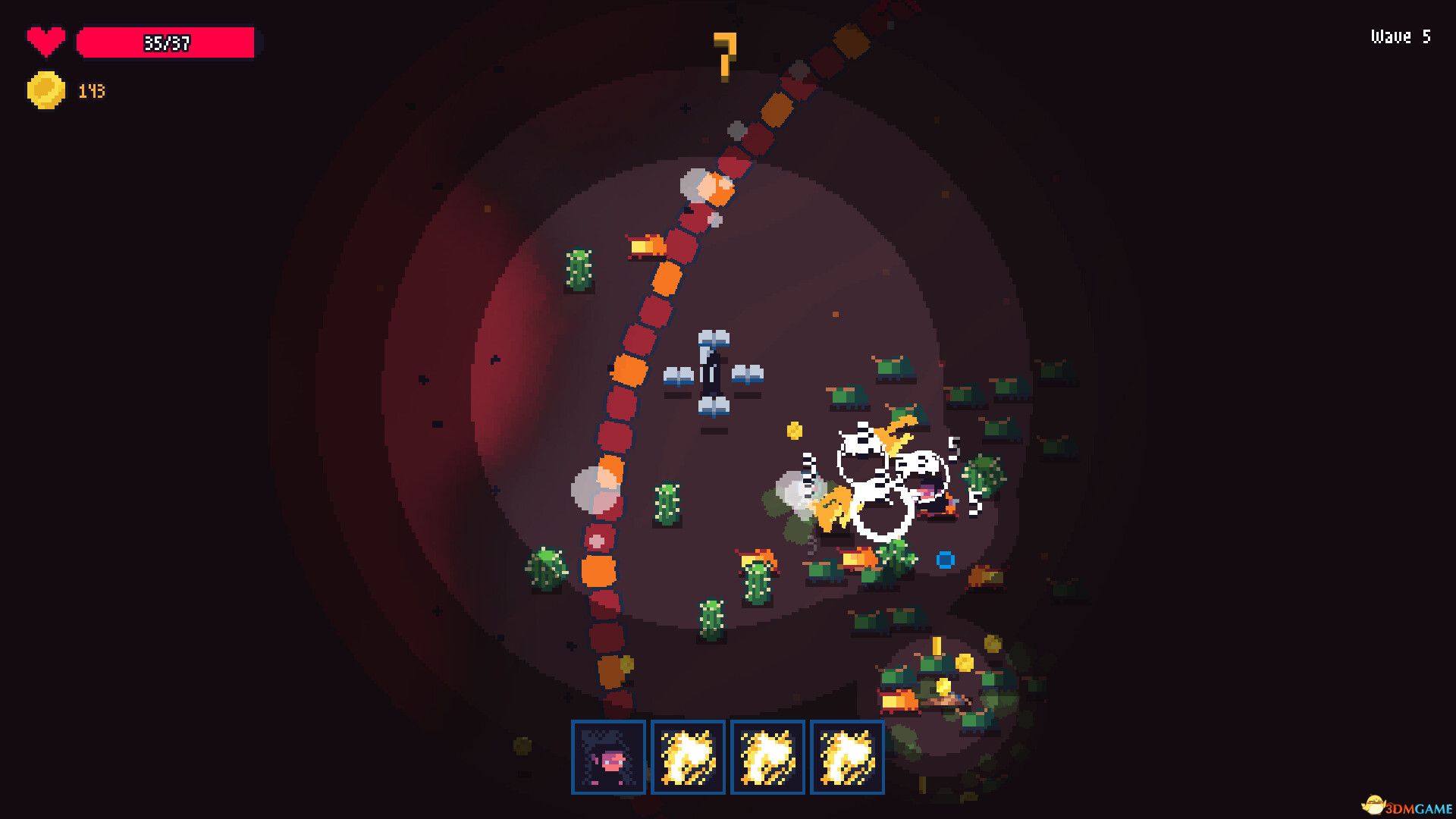This screenshot has width=1456, height=819.
Task: Toggle the blue diamond pickup near the crash site
Action: pyautogui.click(x=946, y=559)
